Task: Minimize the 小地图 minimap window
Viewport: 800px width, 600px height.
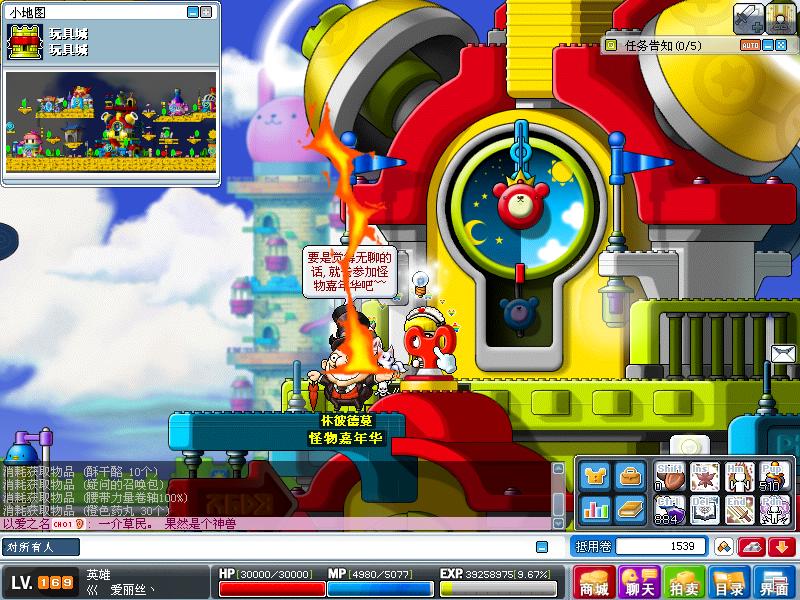Action: pos(193,12)
